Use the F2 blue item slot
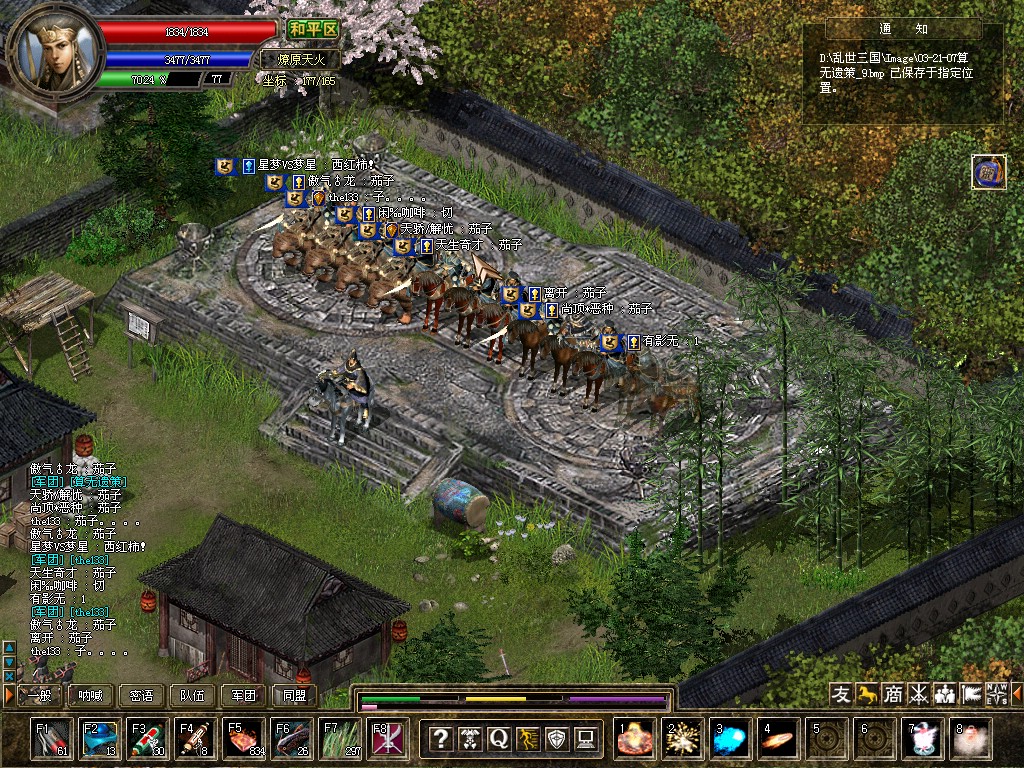Screen dimensions: 1024x768 pyautogui.click(x=100, y=738)
